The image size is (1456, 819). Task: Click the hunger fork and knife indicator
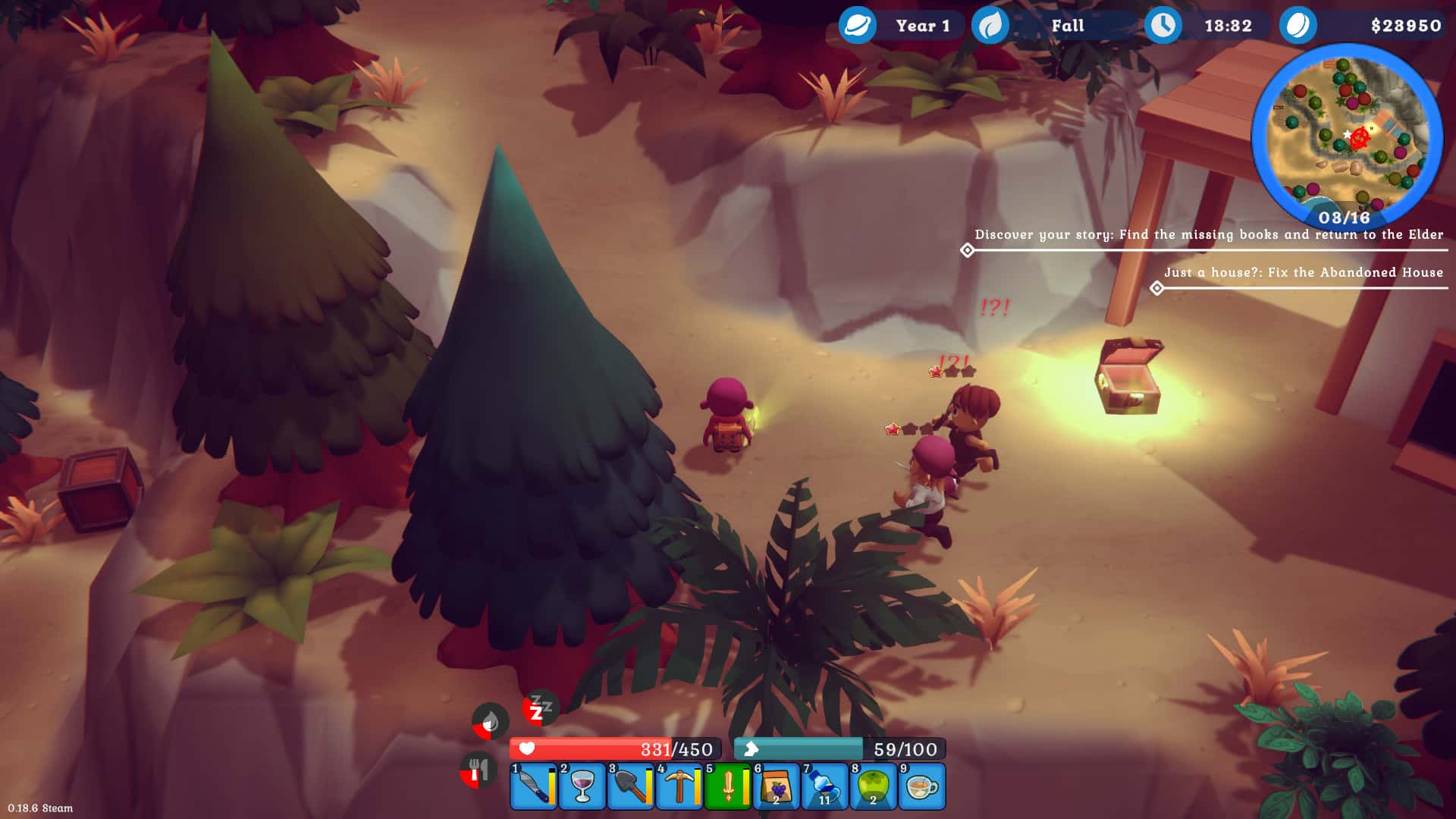(x=478, y=768)
